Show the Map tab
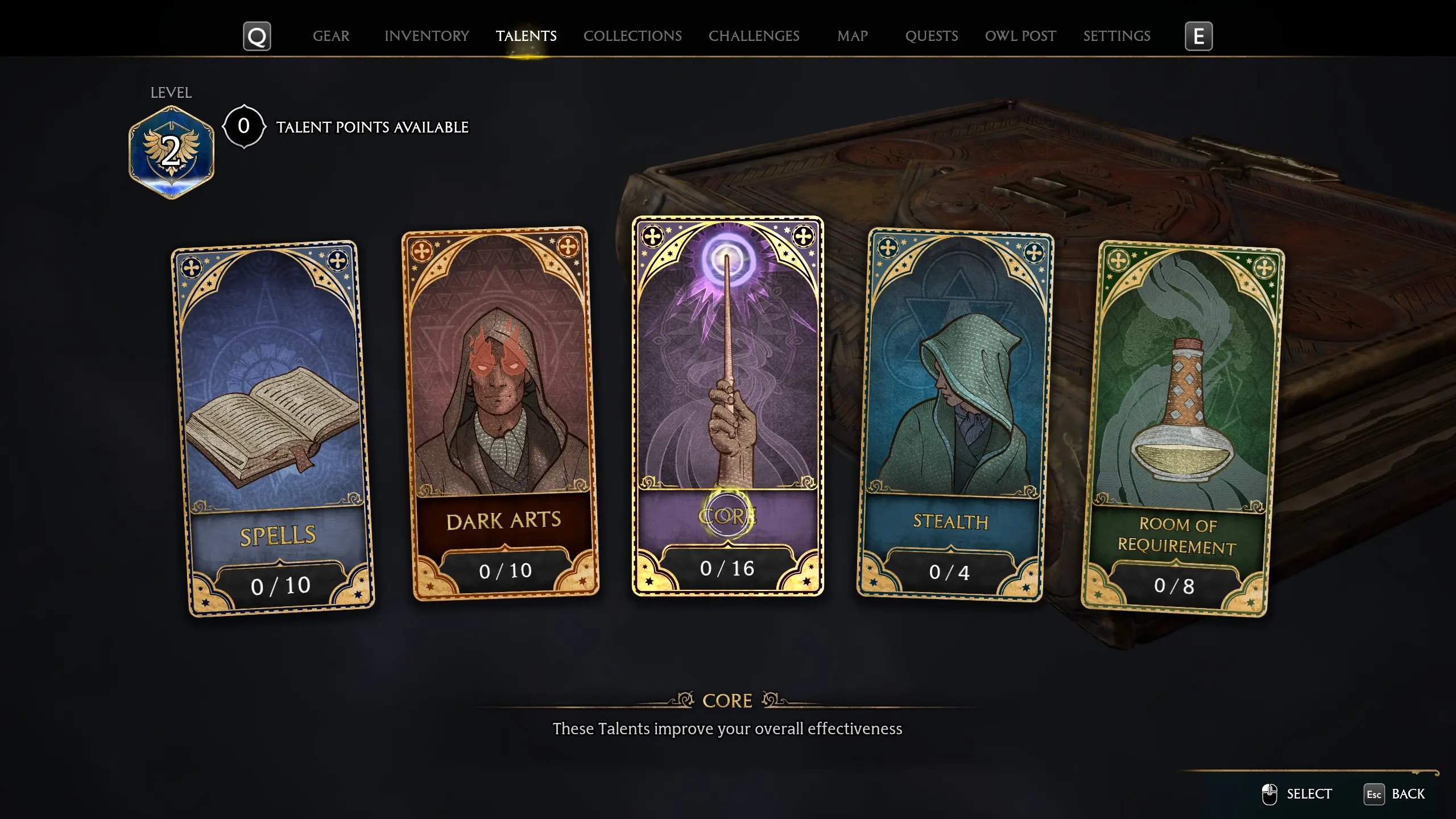This screenshot has height=819, width=1456. 852,36
